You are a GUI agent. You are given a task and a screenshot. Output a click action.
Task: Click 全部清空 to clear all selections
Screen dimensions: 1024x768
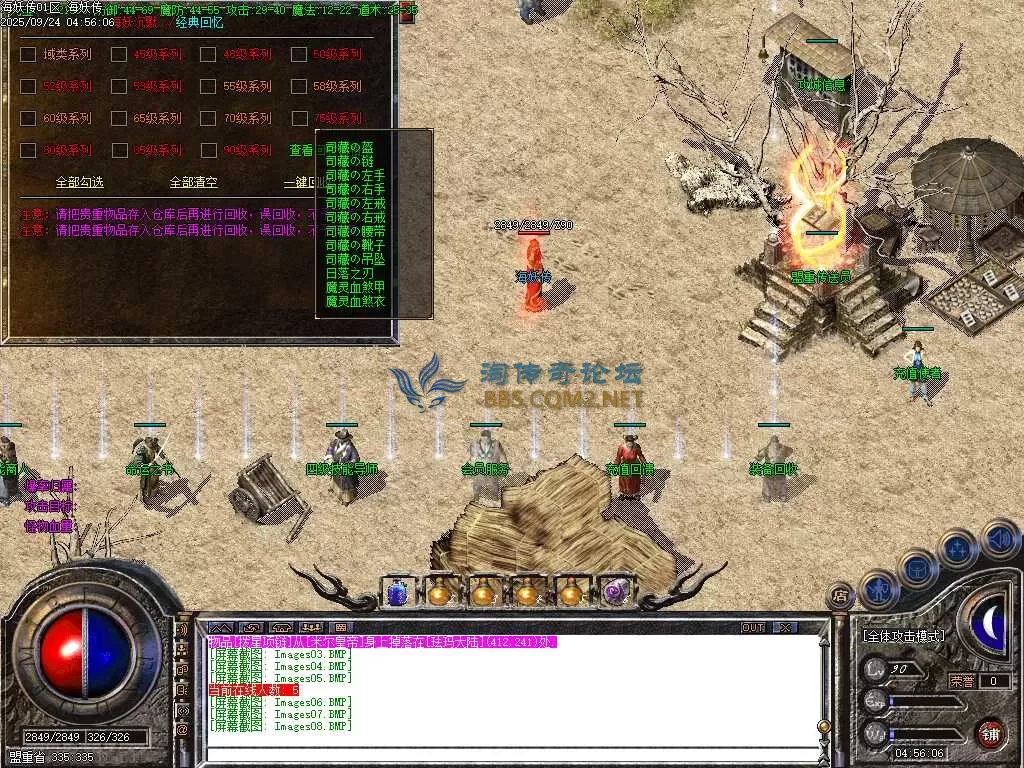(x=193, y=183)
